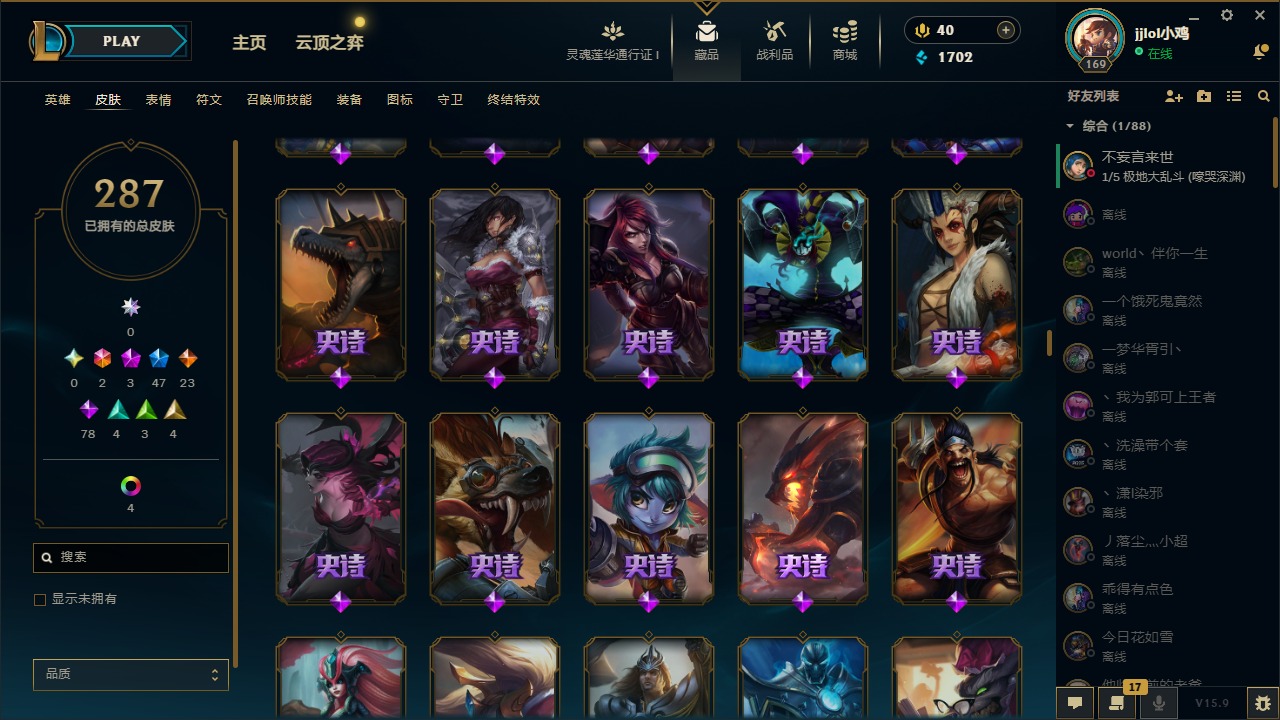Go to the 主页 home tab
Image resolution: width=1280 pixels, height=720 pixels.
(249, 43)
